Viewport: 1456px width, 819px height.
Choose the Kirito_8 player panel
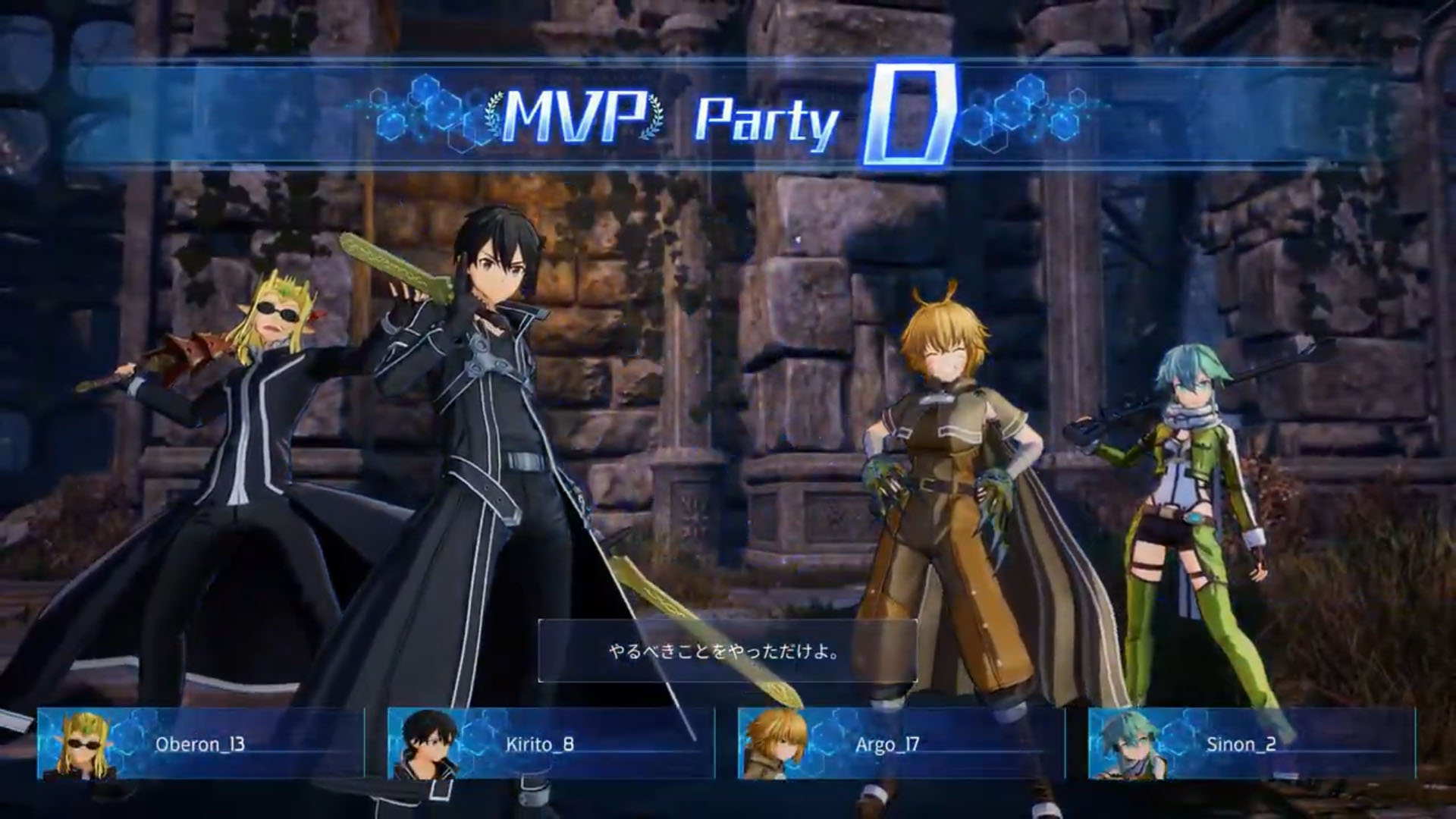point(551,744)
